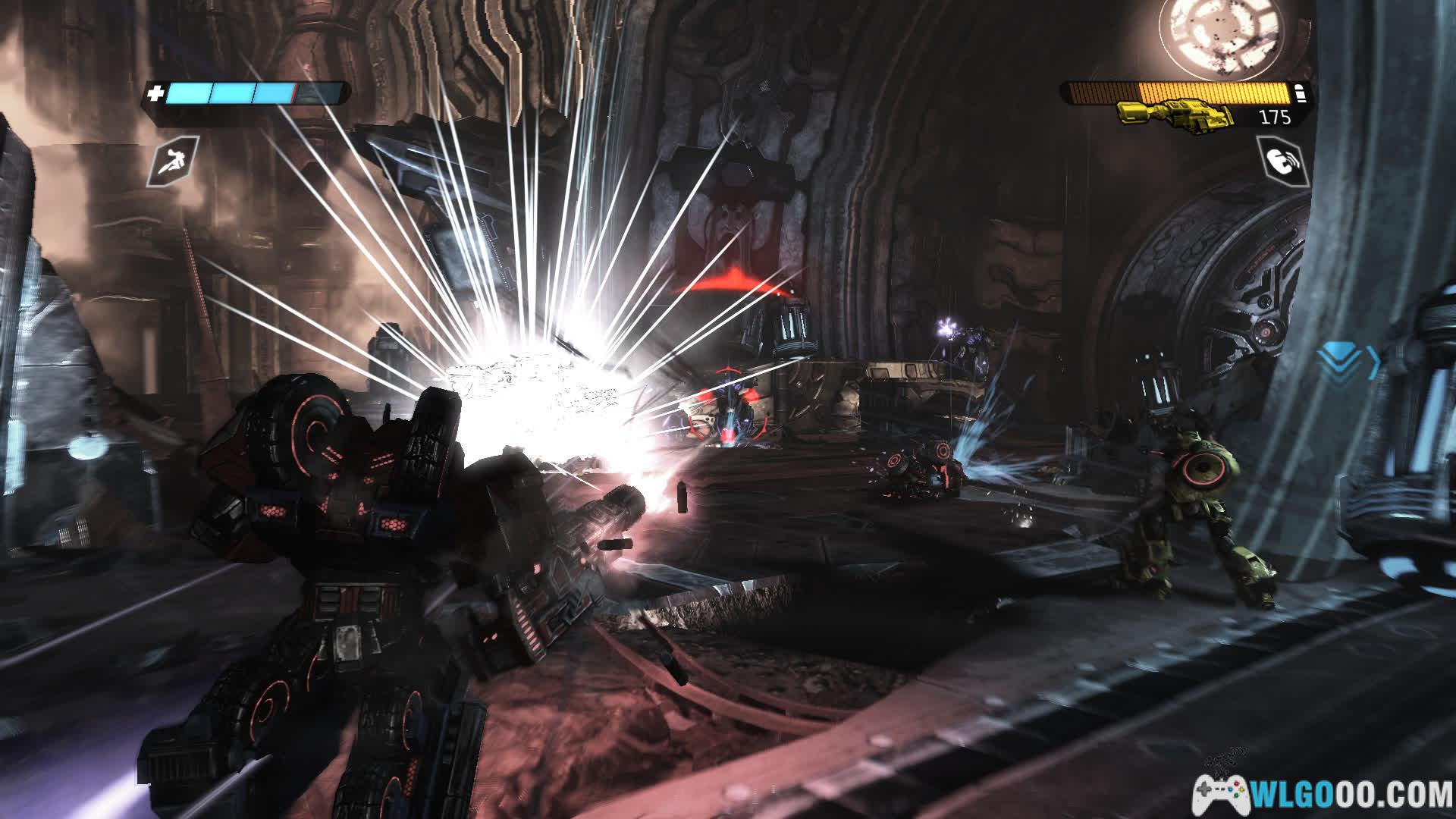The height and width of the screenshot is (819, 1456).
Task: Select the yellow weapon icon
Action: click(1175, 118)
